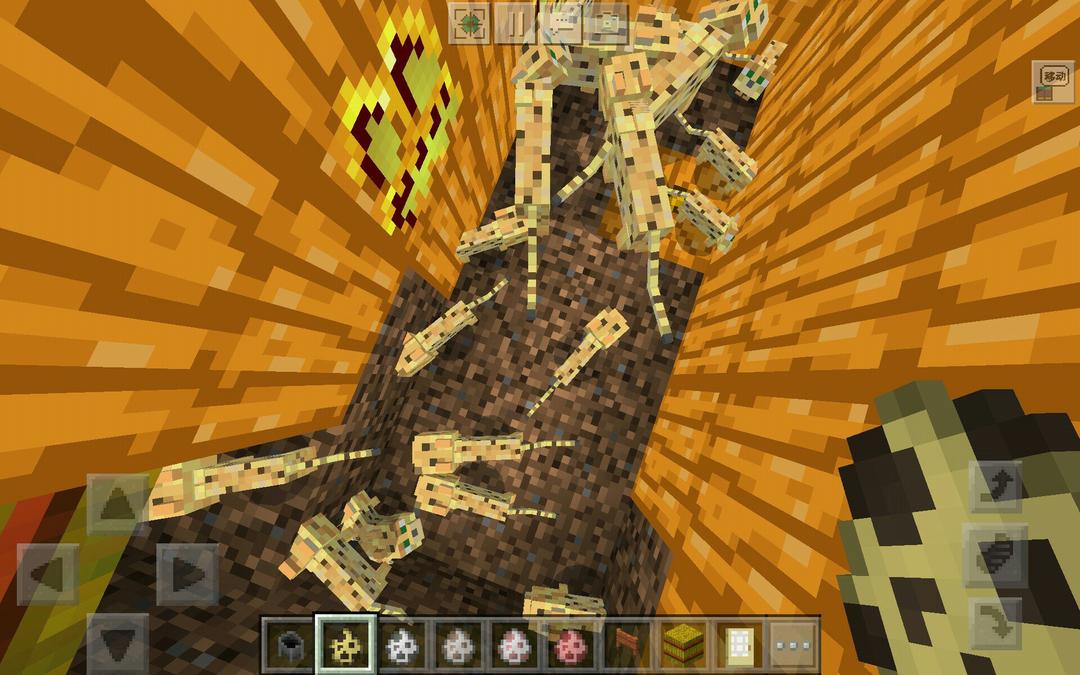The image size is (1080, 675).
Task: Select the yellow ocelot spawn egg slot
Action: pyautogui.click(x=346, y=645)
